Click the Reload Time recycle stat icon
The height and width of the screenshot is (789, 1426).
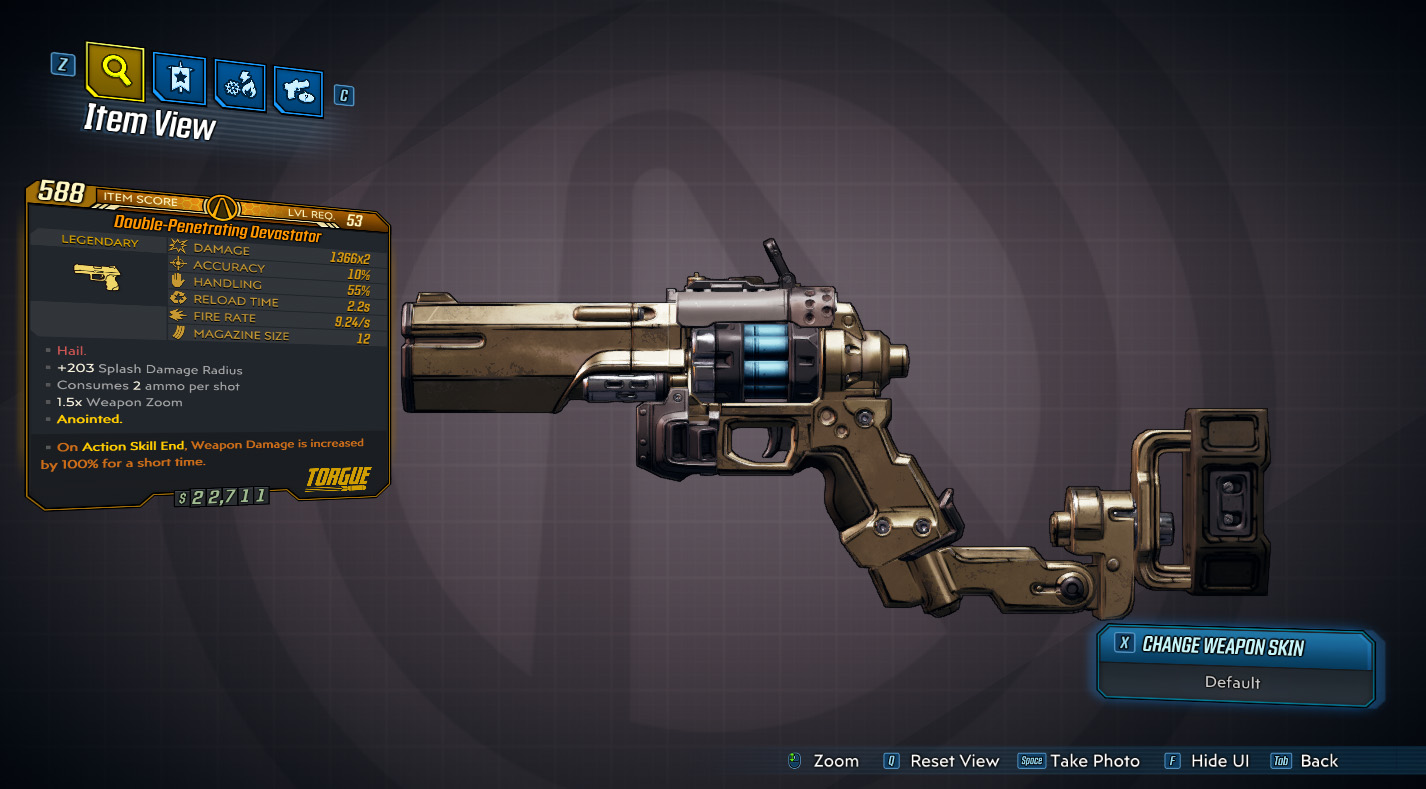coord(180,299)
